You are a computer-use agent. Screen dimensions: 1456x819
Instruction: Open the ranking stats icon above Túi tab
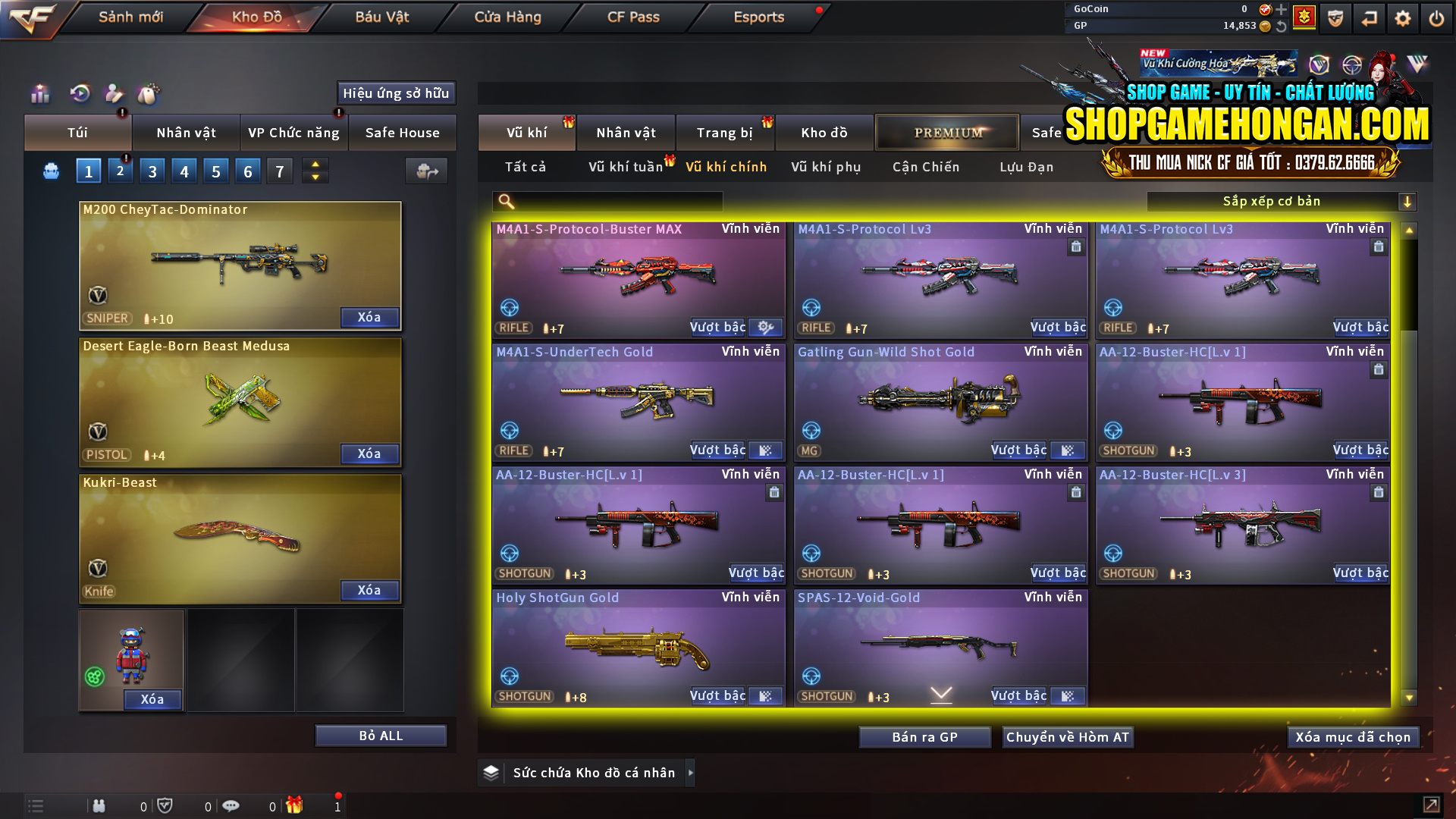click(x=39, y=93)
